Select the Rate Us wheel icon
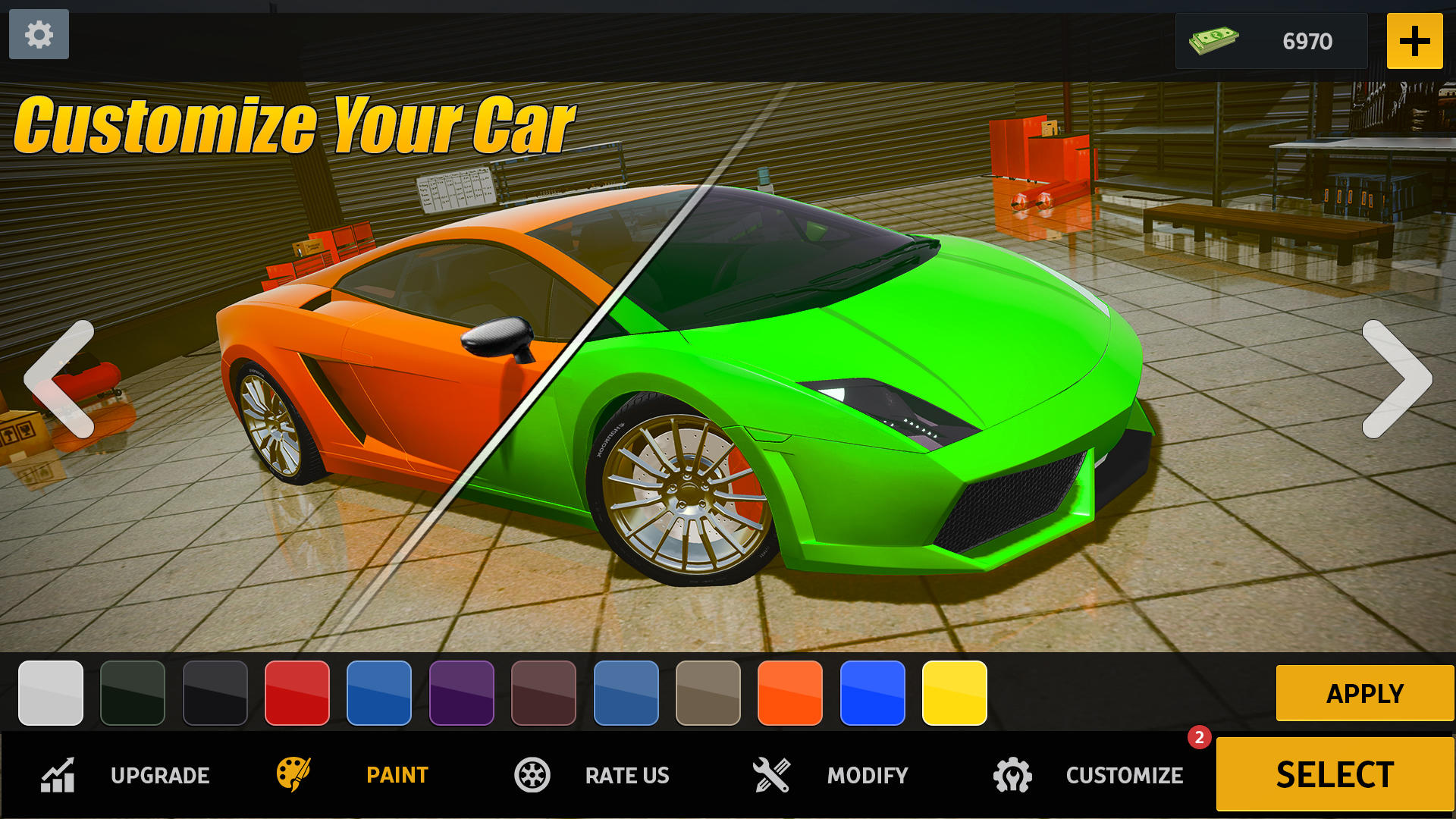The width and height of the screenshot is (1456, 819). [532, 775]
